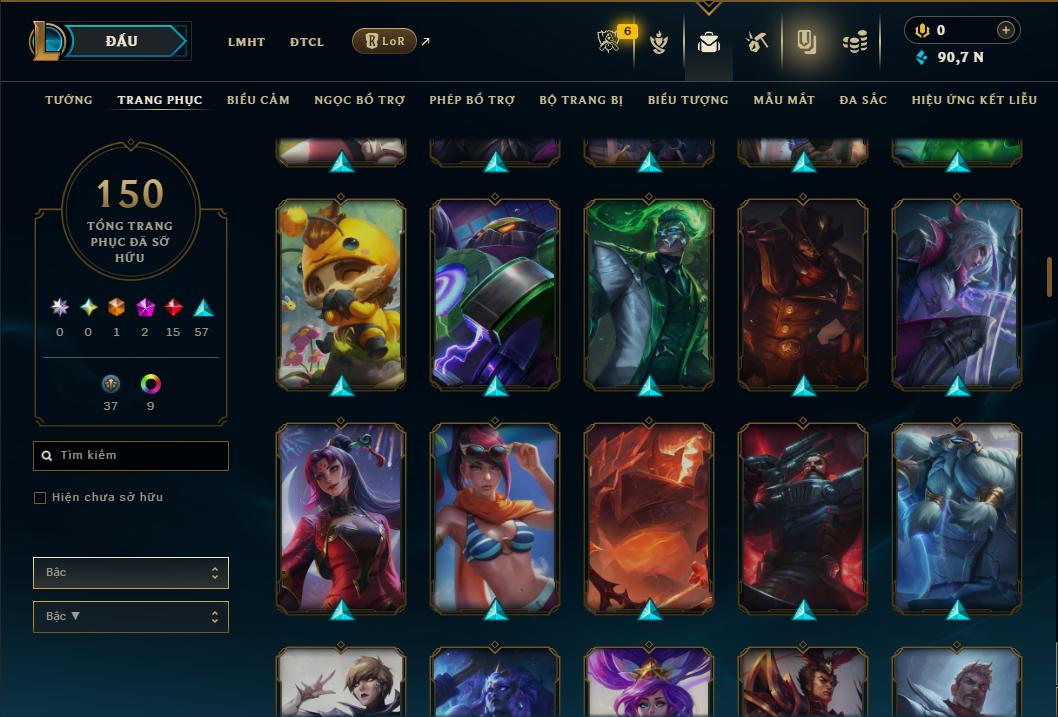Click the ĐẤU play button
1058x717 pixels.
122,41
